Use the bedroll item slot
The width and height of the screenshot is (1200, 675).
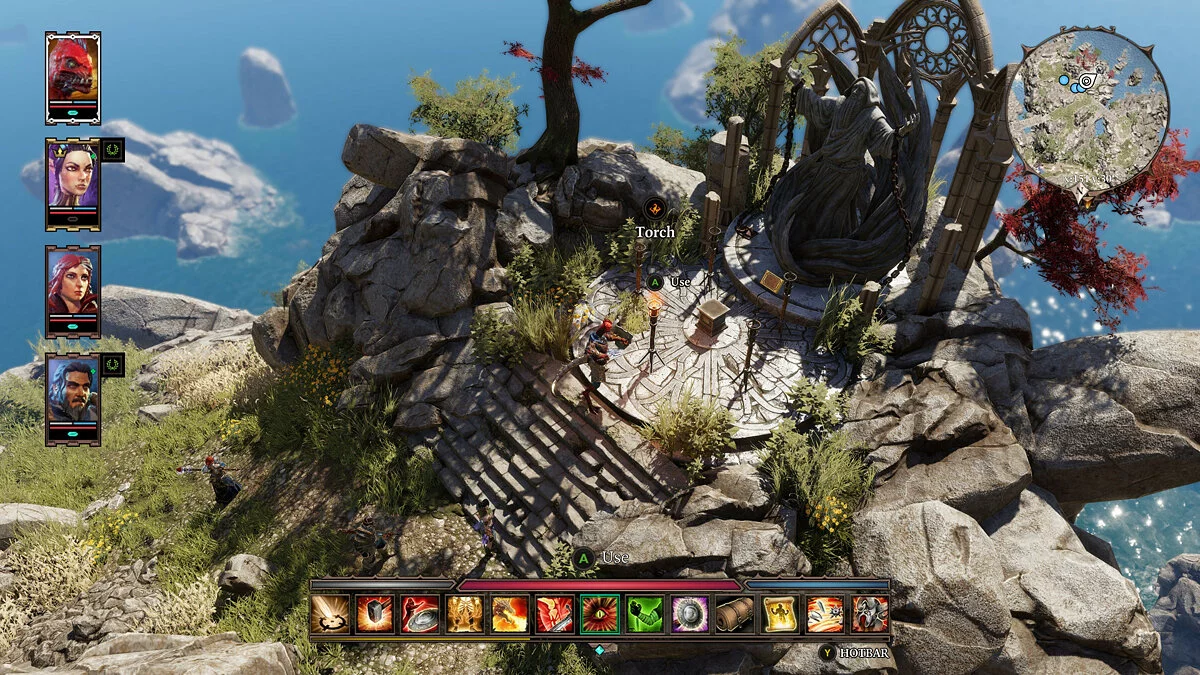click(735, 614)
